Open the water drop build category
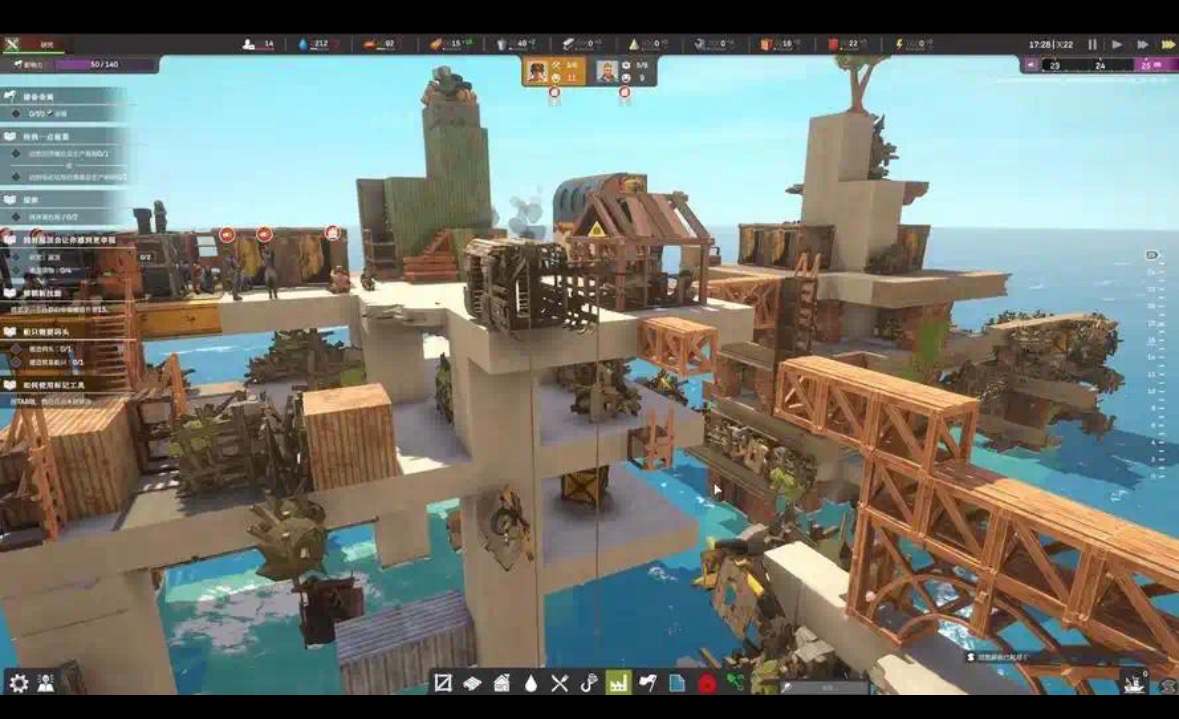Image resolution: width=1179 pixels, height=719 pixels. [x=531, y=683]
